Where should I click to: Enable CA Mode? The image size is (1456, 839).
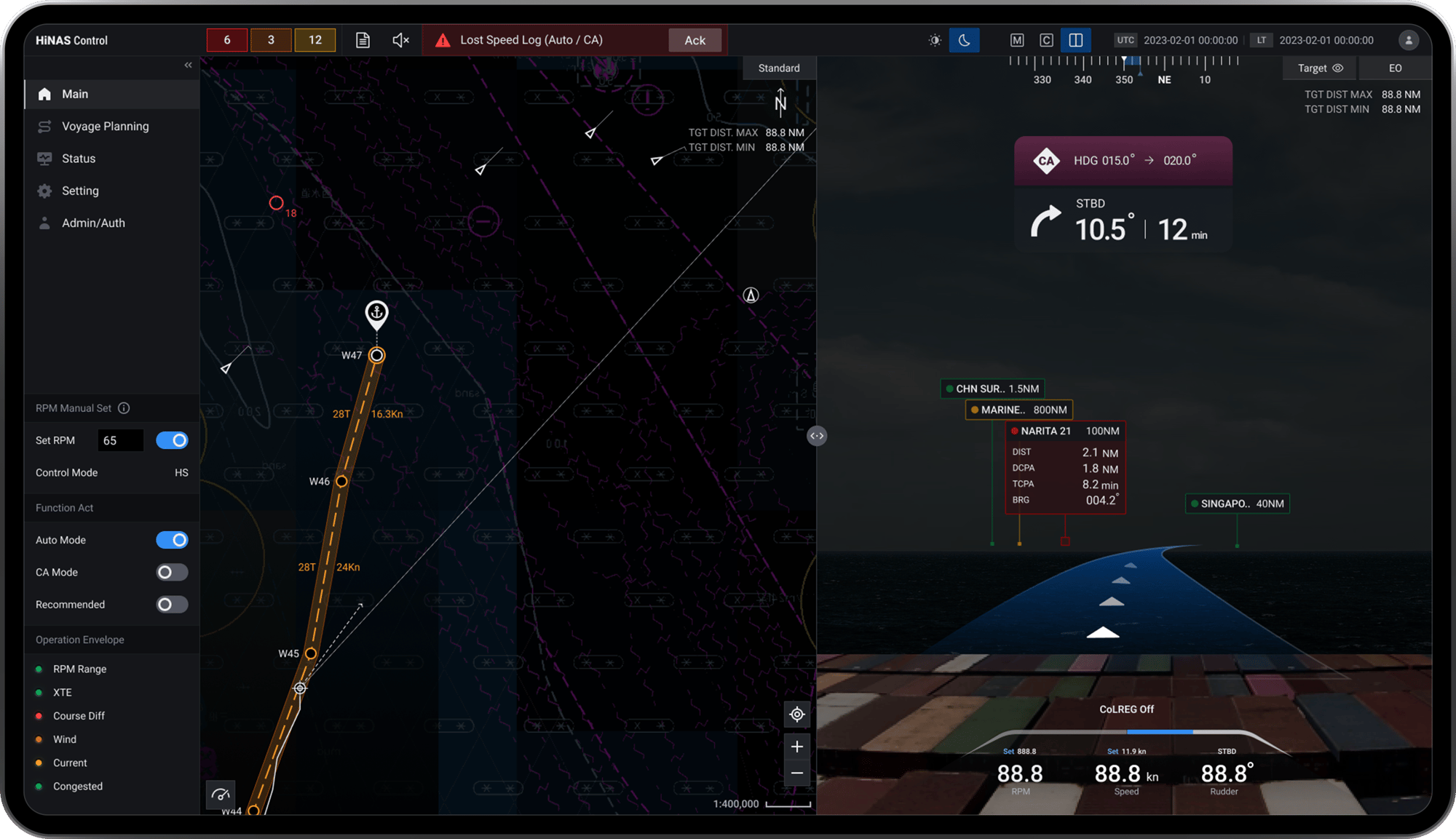172,572
